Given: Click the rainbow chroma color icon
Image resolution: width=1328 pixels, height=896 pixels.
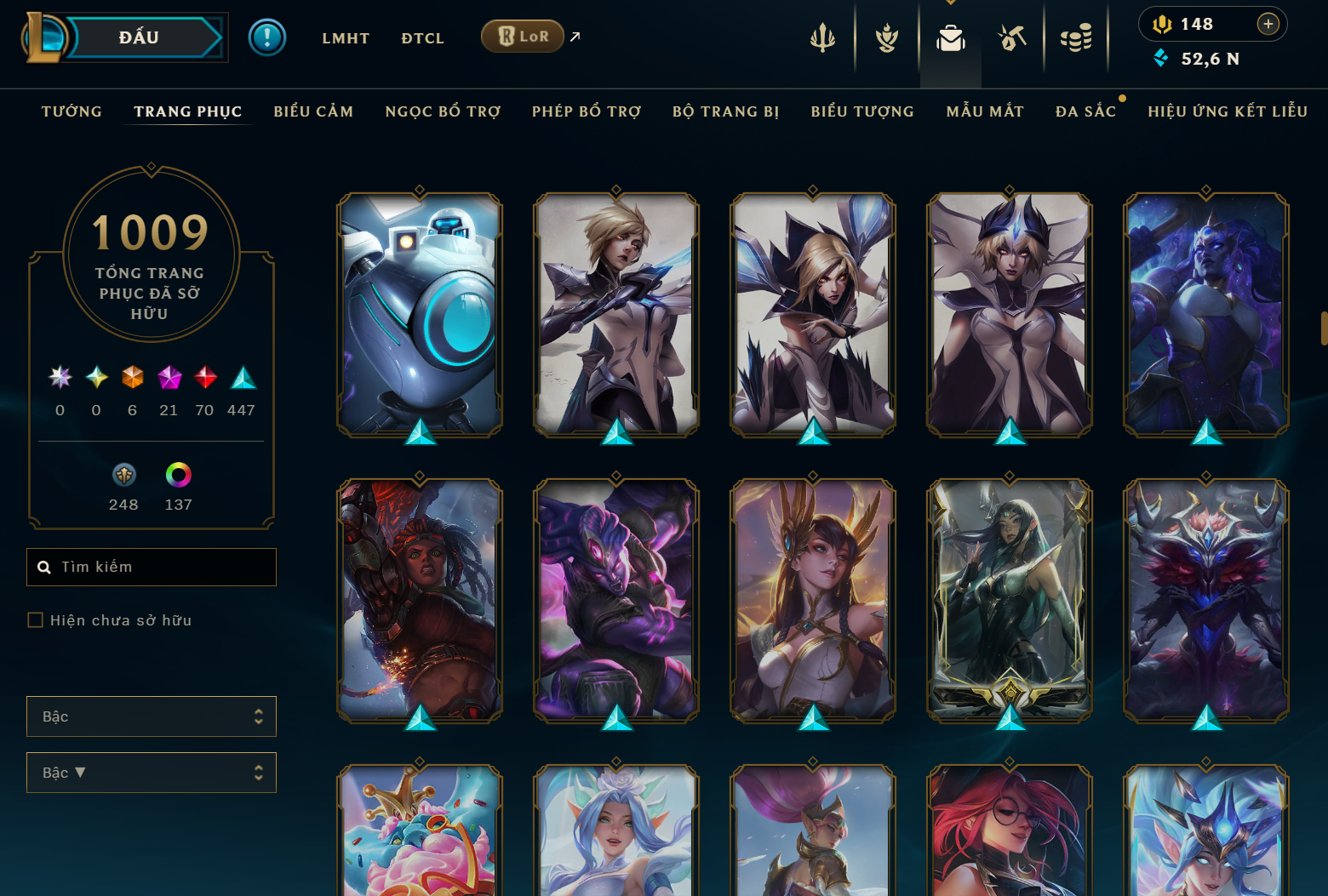Looking at the screenshot, I should click(x=178, y=475).
